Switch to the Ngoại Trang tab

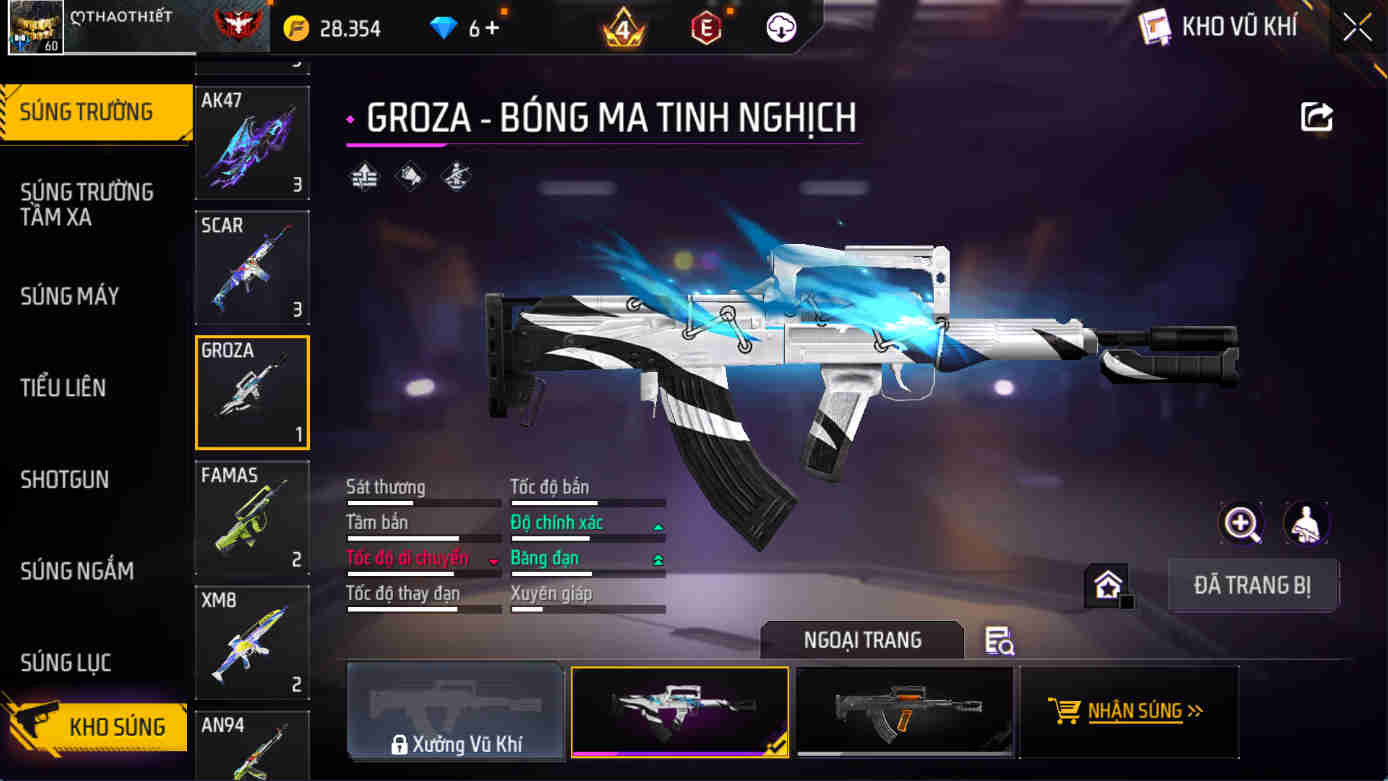point(862,640)
